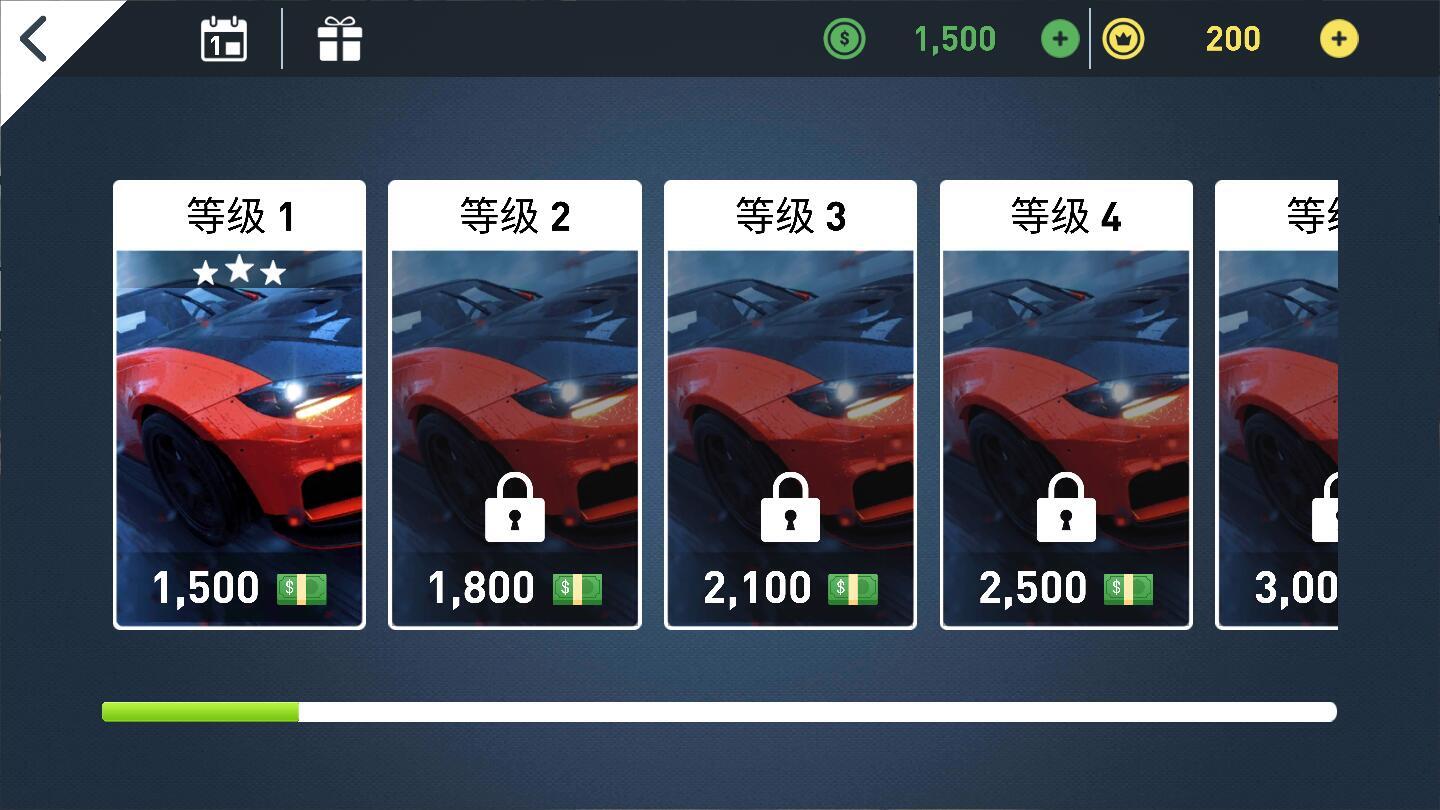The image size is (1440, 810).
Task: Click the green dollar coin icon
Action: [844, 38]
